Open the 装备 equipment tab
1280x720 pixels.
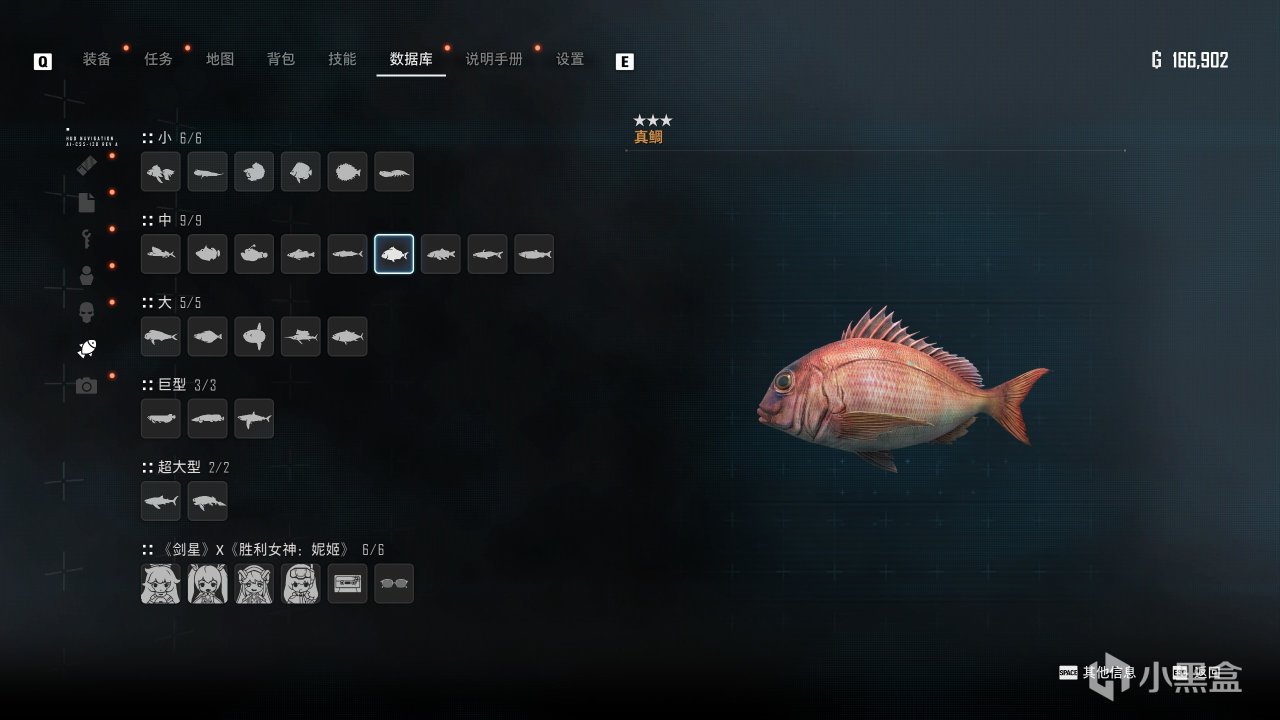(97, 59)
